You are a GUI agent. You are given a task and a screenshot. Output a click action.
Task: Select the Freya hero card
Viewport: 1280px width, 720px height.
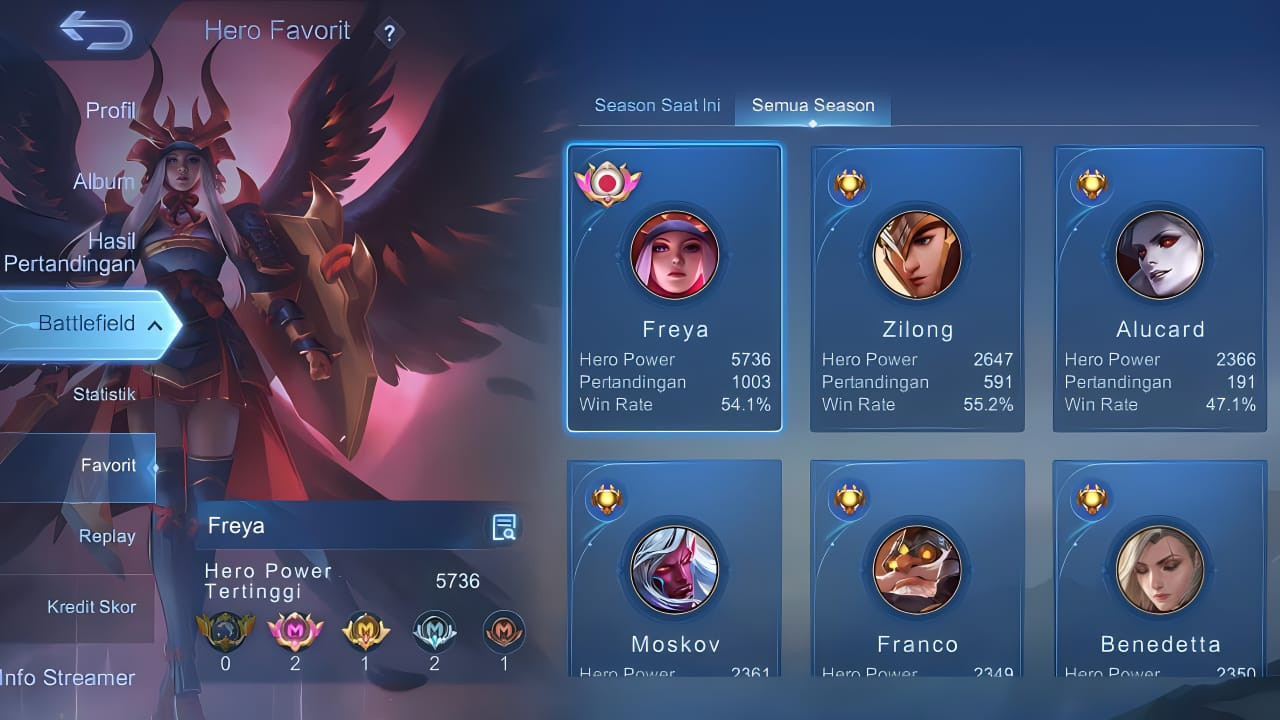point(675,288)
